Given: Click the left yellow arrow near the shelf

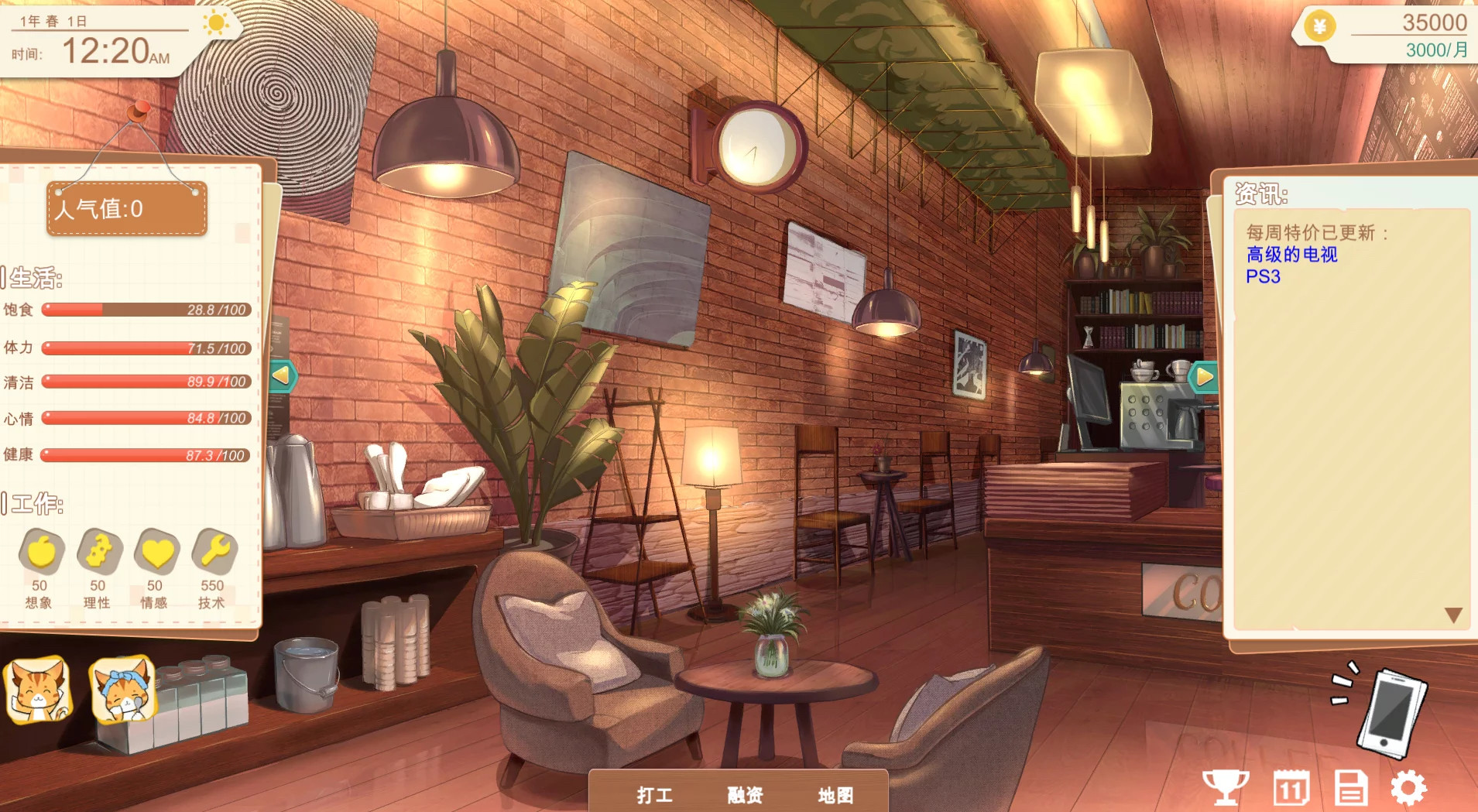Looking at the screenshot, I should click(284, 375).
